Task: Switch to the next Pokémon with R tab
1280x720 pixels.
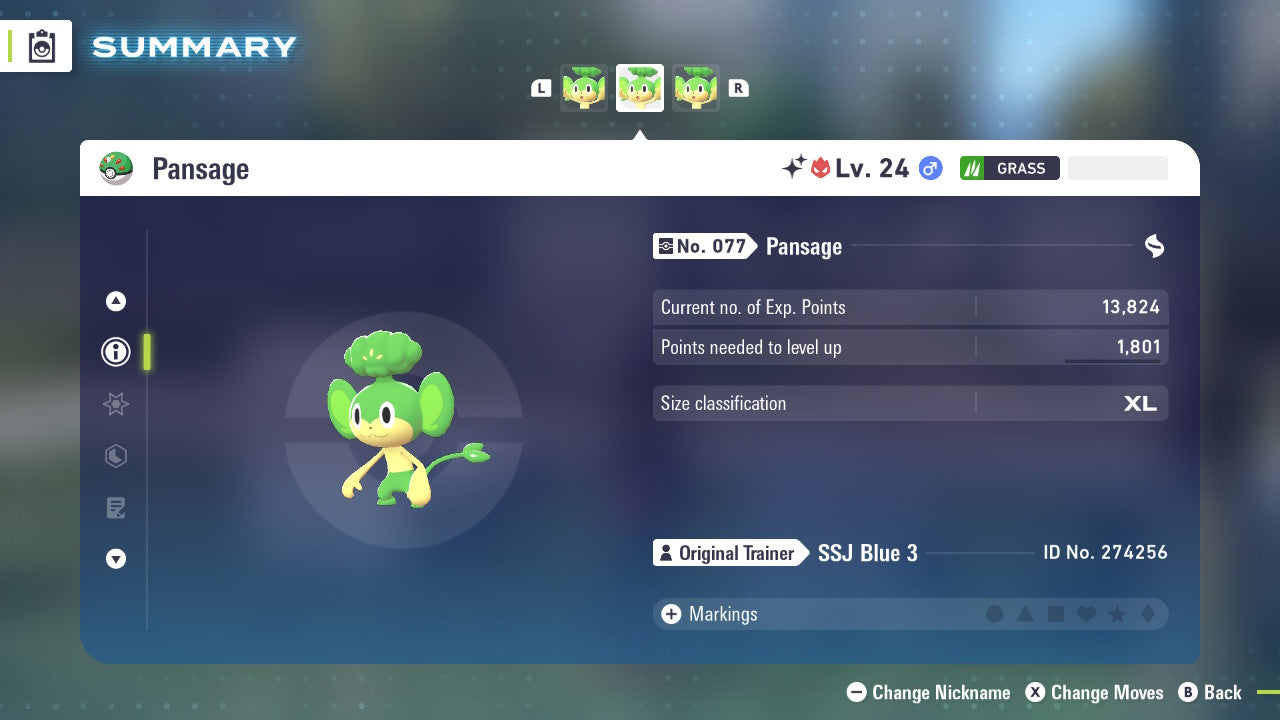Action: point(738,87)
